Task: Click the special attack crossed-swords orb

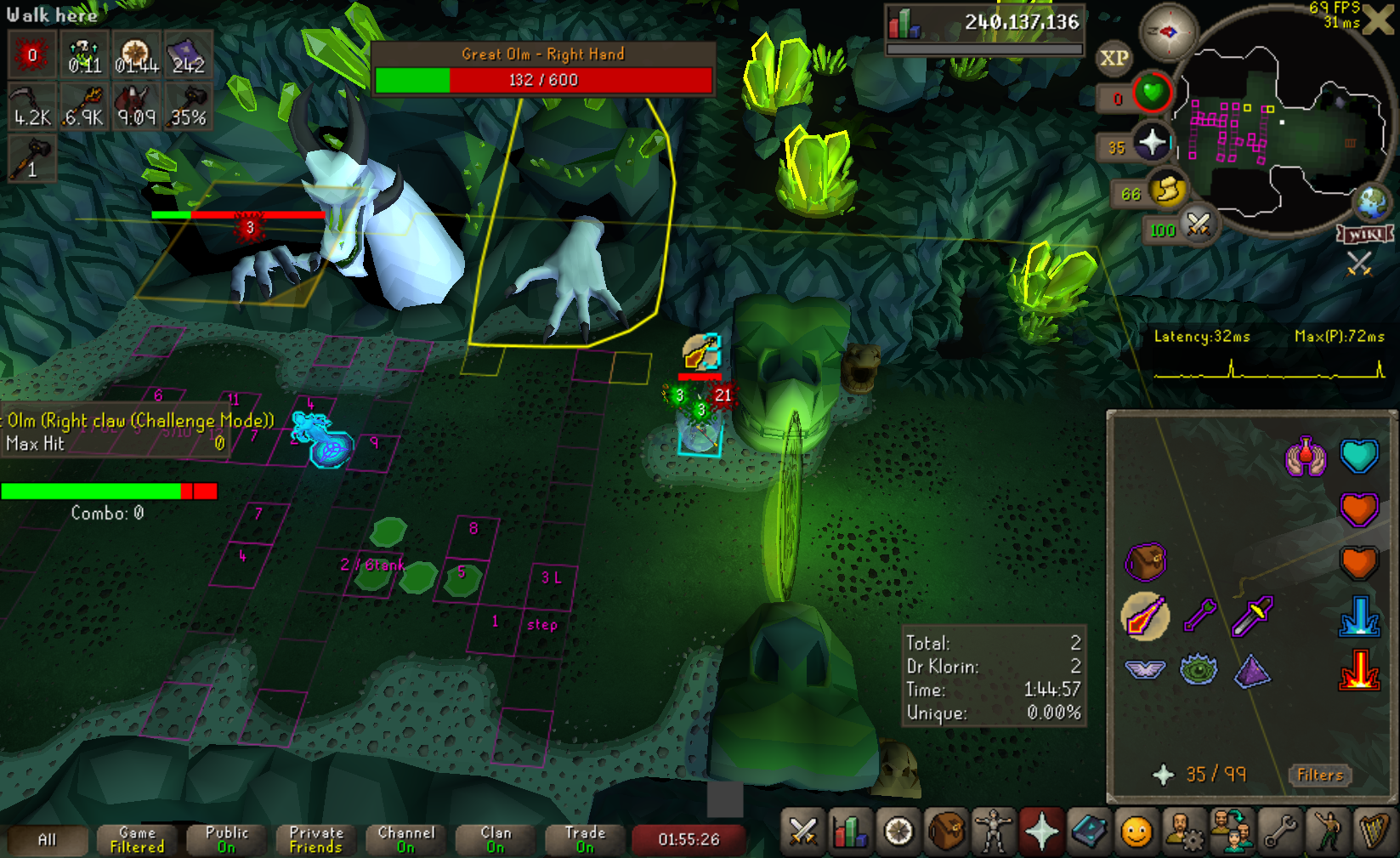Action: [1199, 224]
